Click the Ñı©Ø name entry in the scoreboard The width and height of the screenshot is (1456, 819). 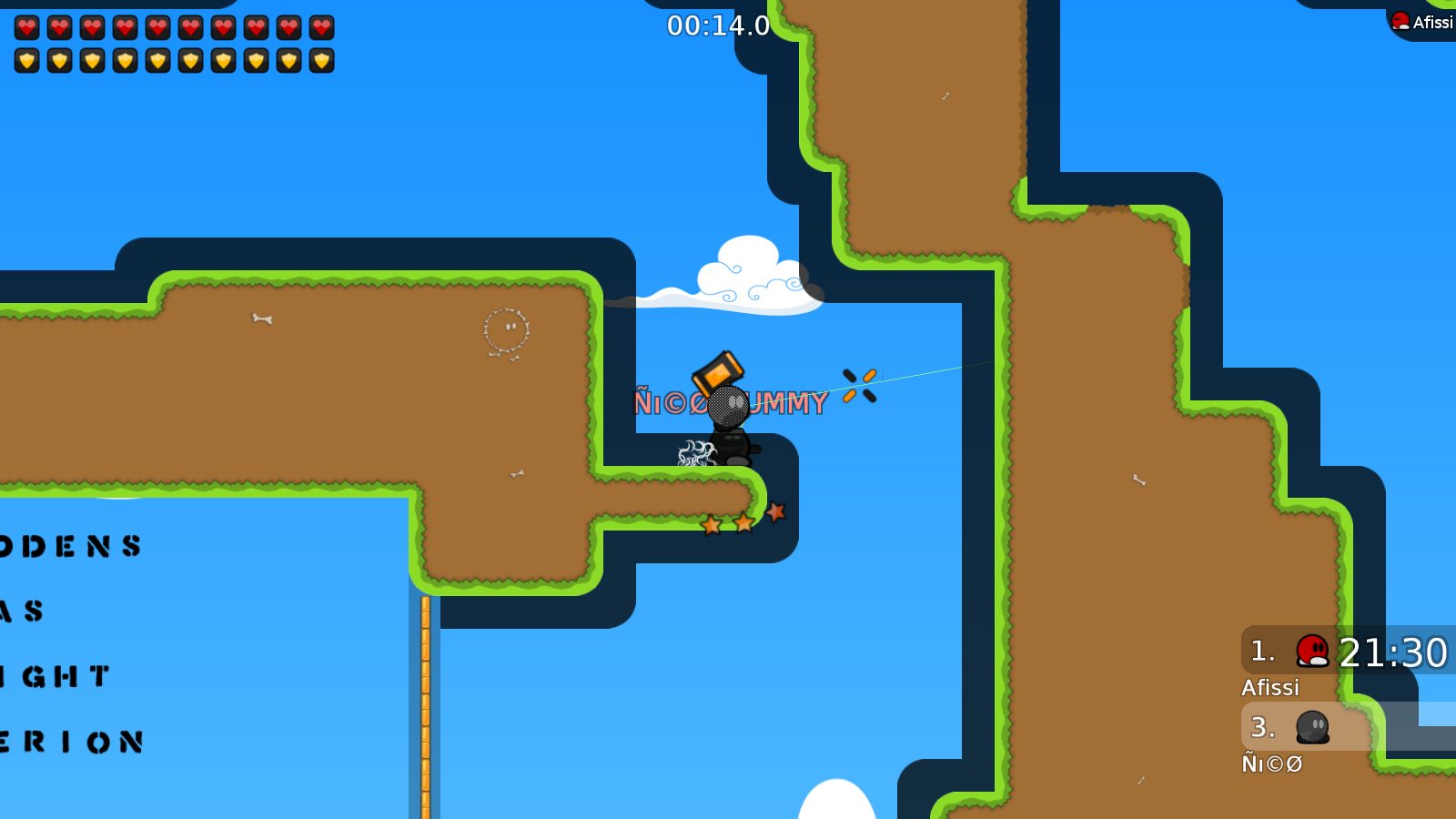click(x=1273, y=764)
